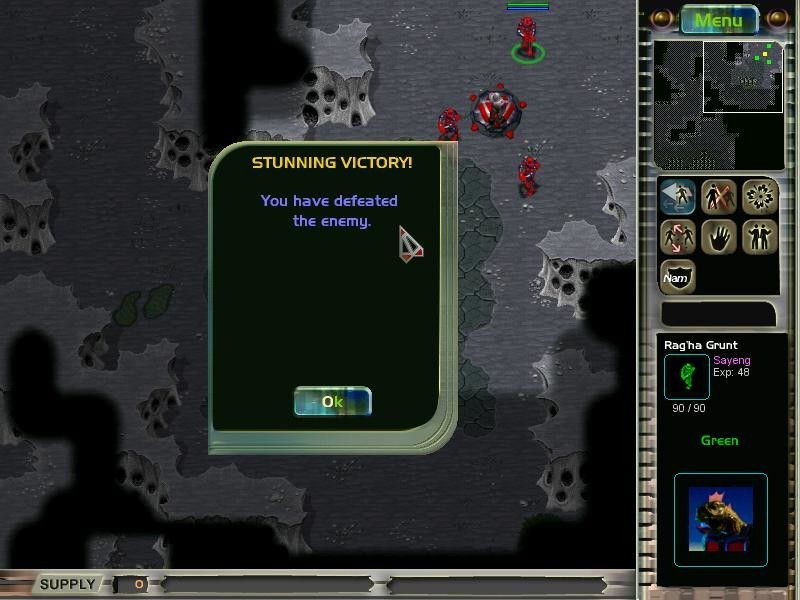The width and height of the screenshot is (800, 600).
Task: Select the green Rag'ha Grunt status icon
Action: coord(687,376)
